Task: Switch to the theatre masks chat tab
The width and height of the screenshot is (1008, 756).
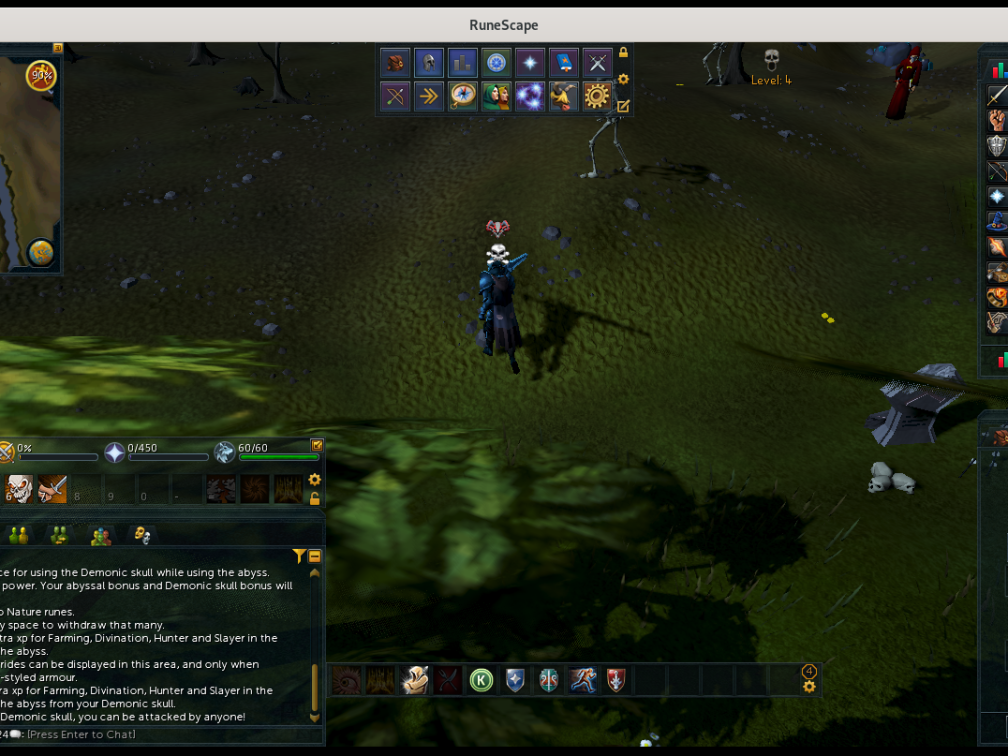Action: (x=141, y=535)
